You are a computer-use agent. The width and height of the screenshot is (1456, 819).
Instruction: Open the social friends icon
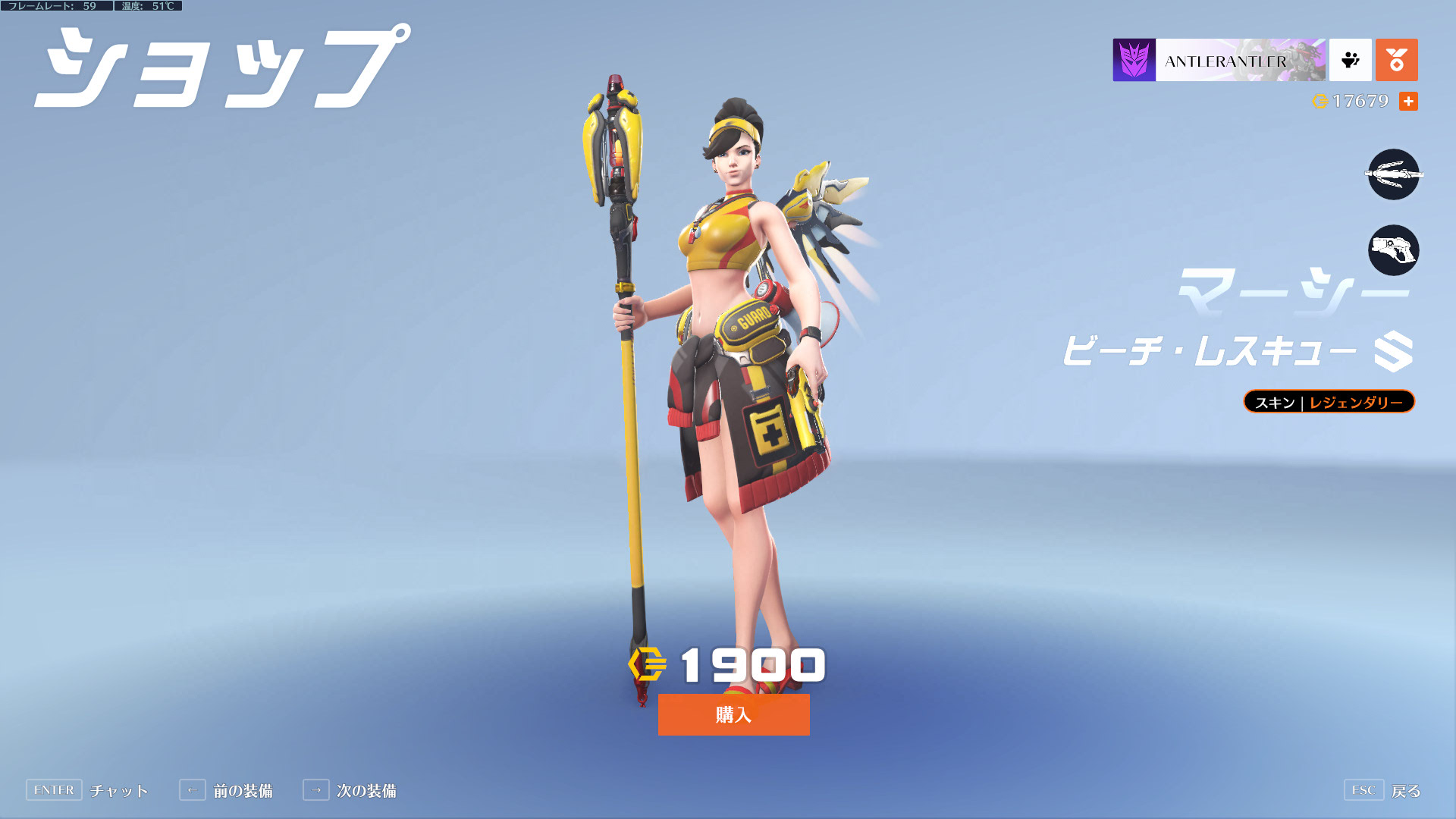(x=1350, y=60)
